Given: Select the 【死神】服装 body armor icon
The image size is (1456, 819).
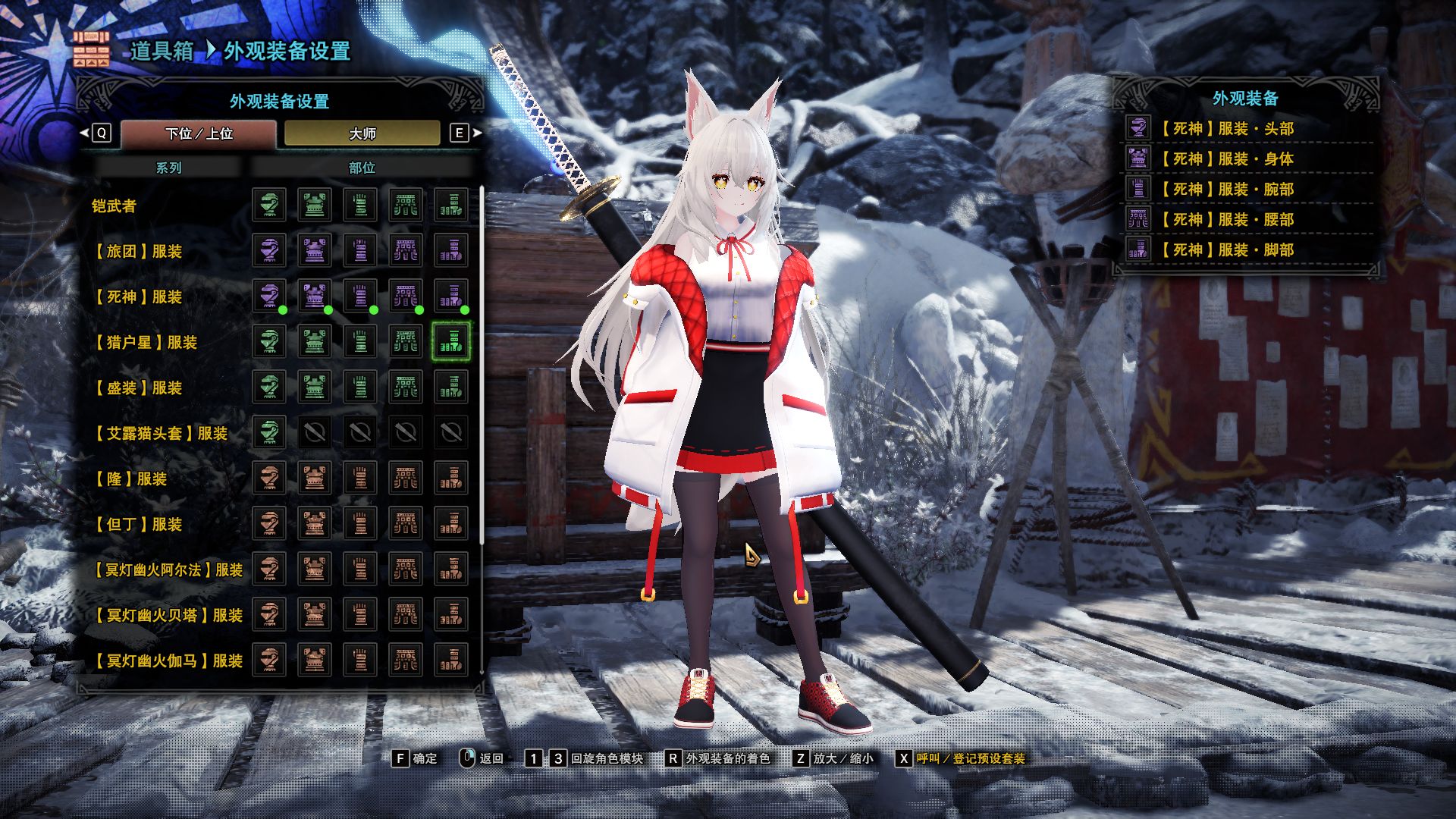Looking at the screenshot, I should click(x=314, y=297).
